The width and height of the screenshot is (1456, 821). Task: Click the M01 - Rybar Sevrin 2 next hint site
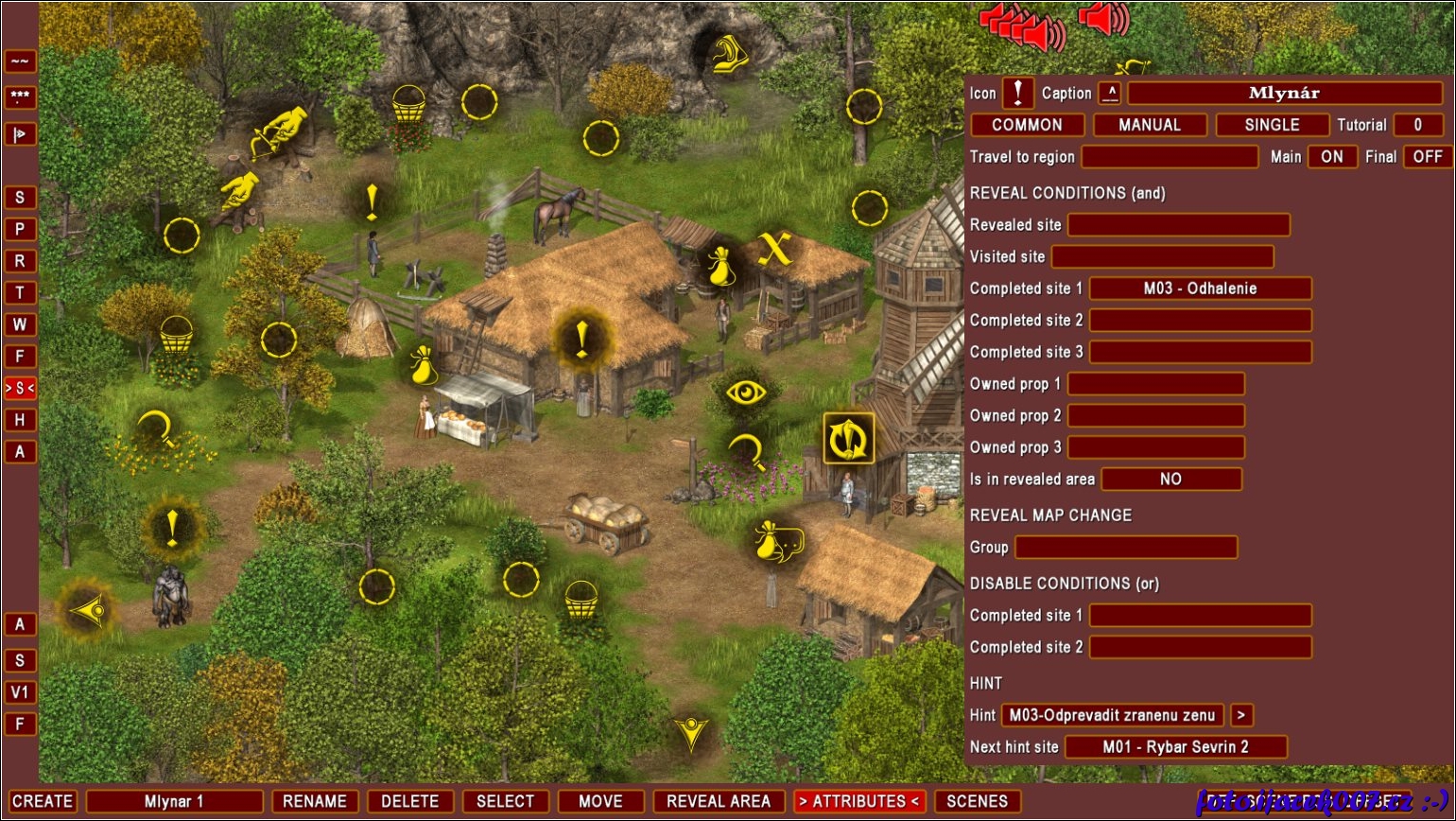[x=1175, y=747]
